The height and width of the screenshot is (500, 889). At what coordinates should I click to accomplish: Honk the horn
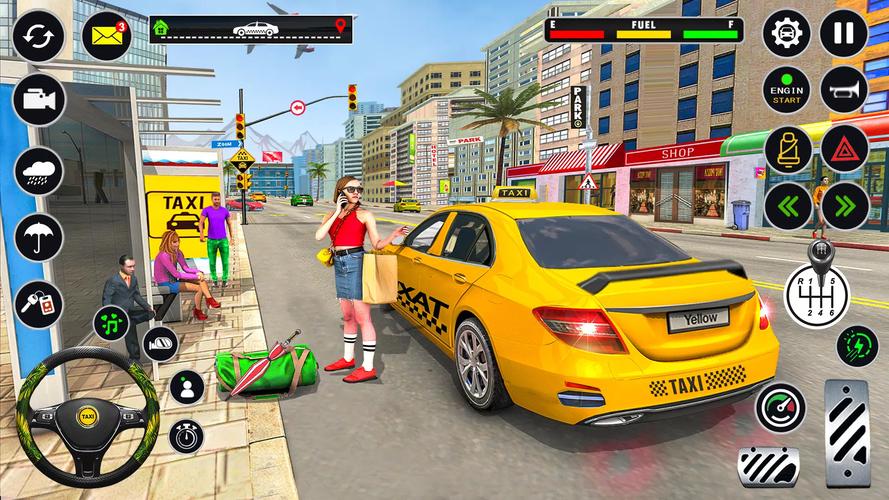tap(844, 92)
